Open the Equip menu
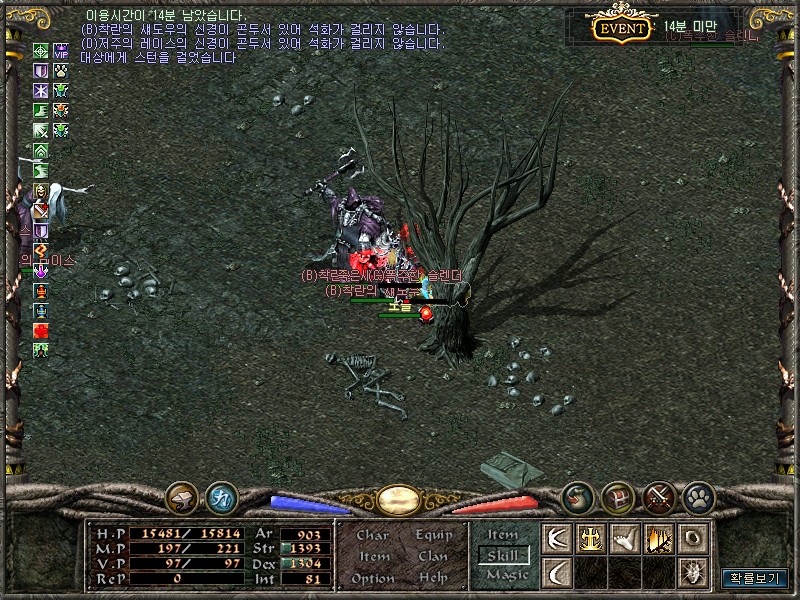The width and height of the screenshot is (800, 600). [x=434, y=535]
